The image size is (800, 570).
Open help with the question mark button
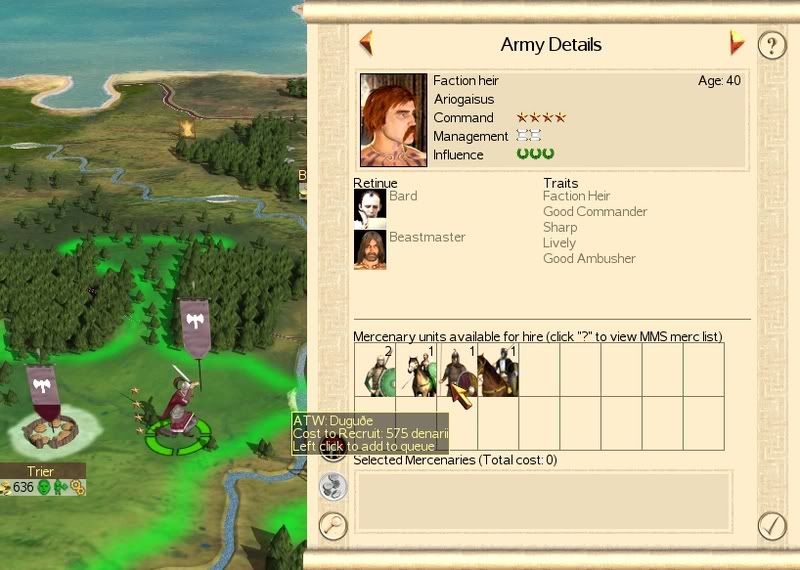[770, 45]
